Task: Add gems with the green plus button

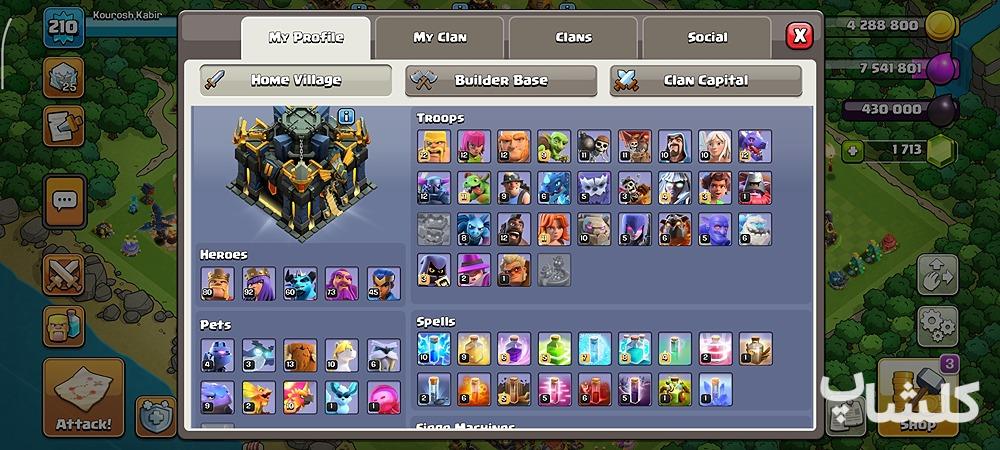Action: (x=852, y=151)
